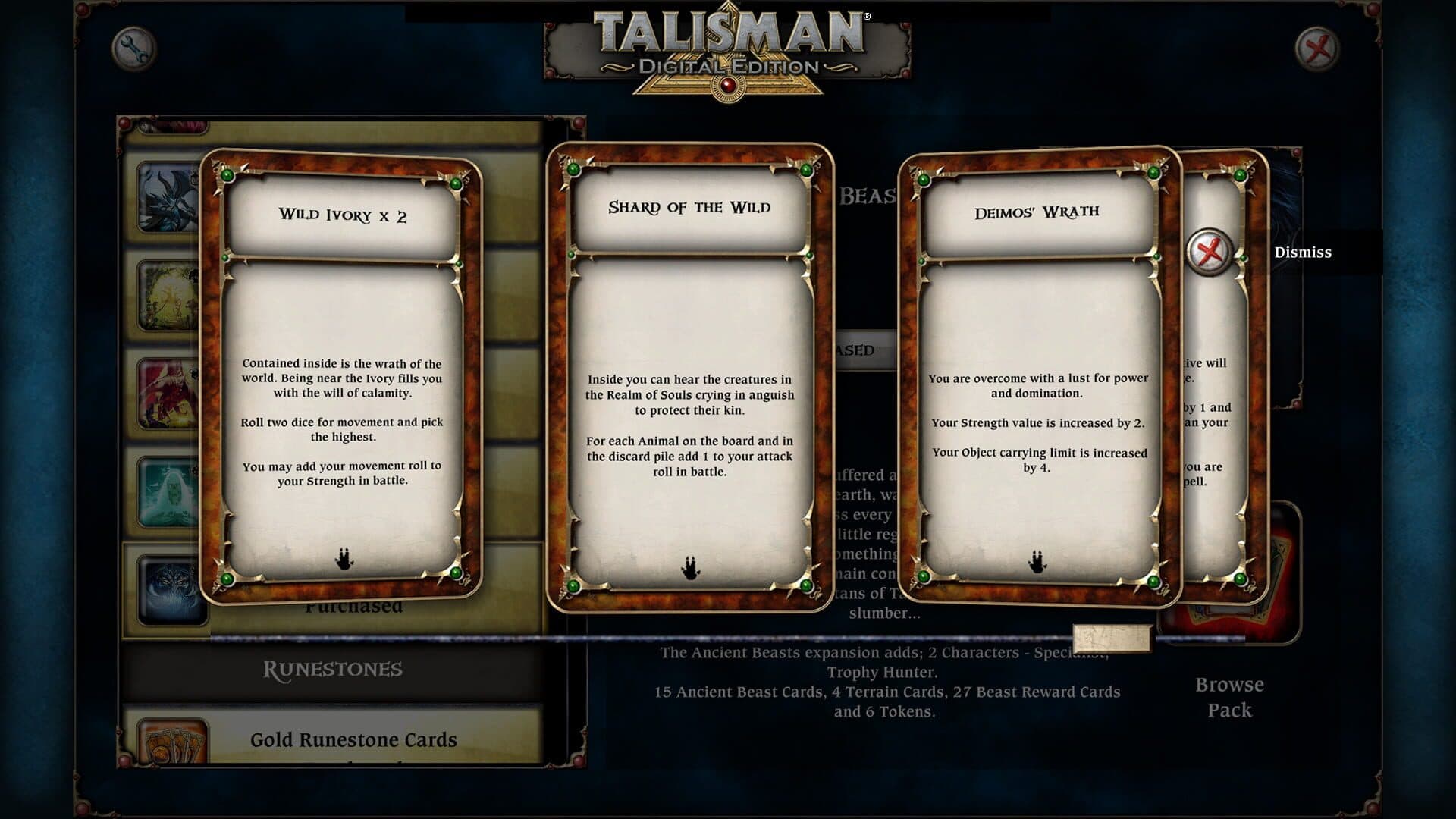1456x819 pixels.
Task: Select the red dragon expansion thumbnail
Action: point(168,394)
